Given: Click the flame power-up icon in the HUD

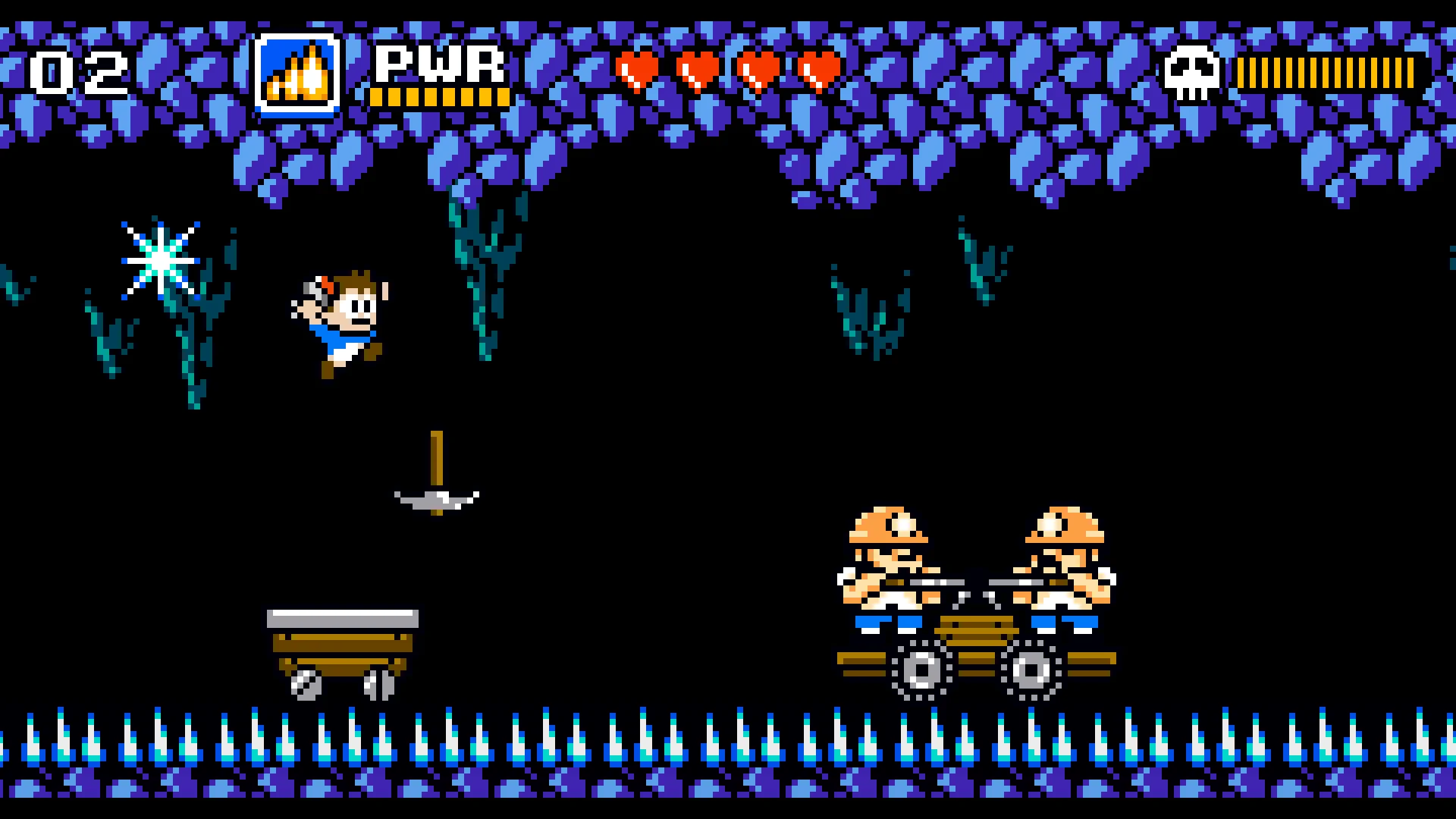Looking at the screenshot, I should tap(296, 72).
